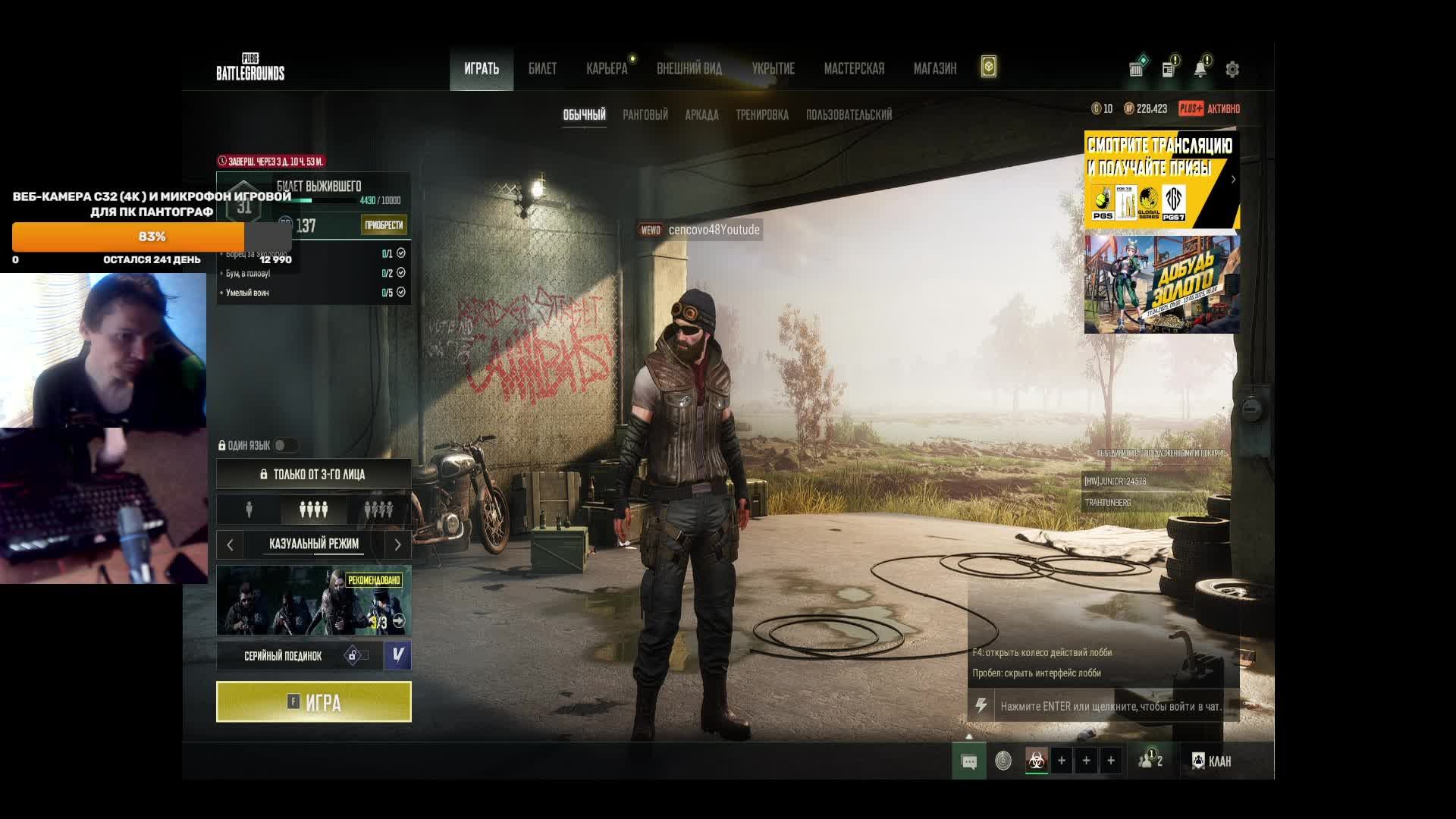Go to the КАРЬЕРА menu
This screenshot has height=819, width=1456.
point(607,69)
